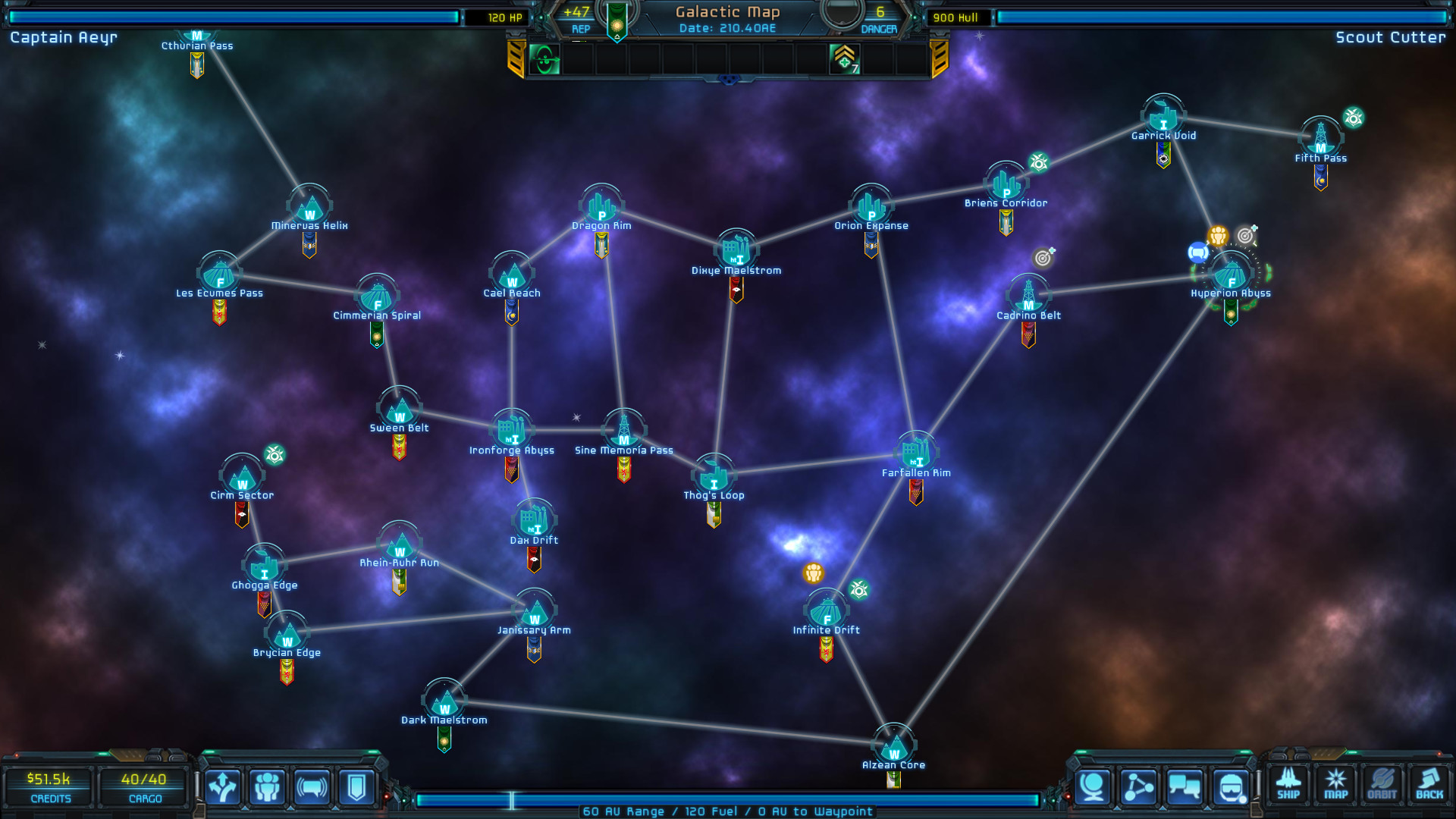Switch to the SHIP tab
Image resolution: width=1456 pixels, height=819 pixels.
(x=1288, y=785)
